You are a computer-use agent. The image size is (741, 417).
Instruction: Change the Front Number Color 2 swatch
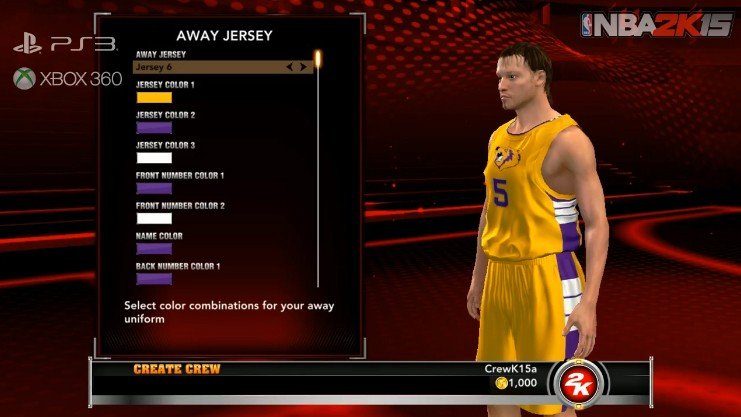pos(154,218)
